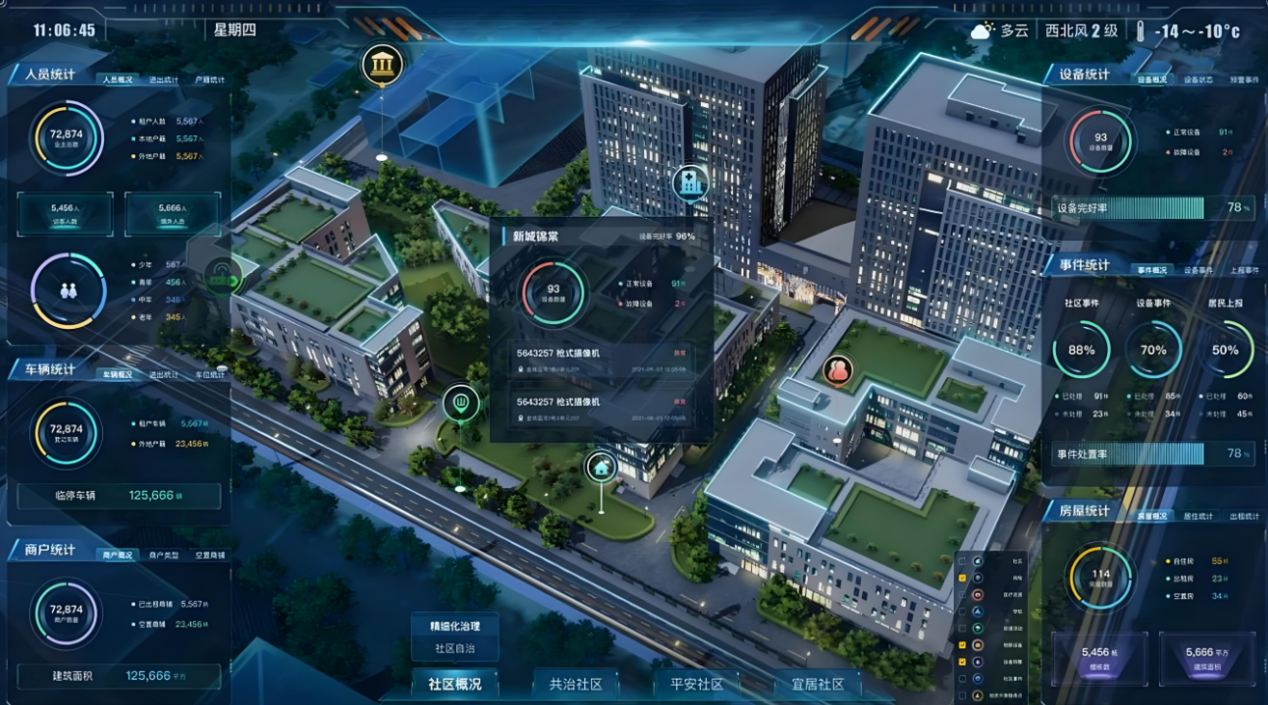Switch to the 社区概况 bottom tab
This screenshot has height=705, width=1268.
point(455,684)
